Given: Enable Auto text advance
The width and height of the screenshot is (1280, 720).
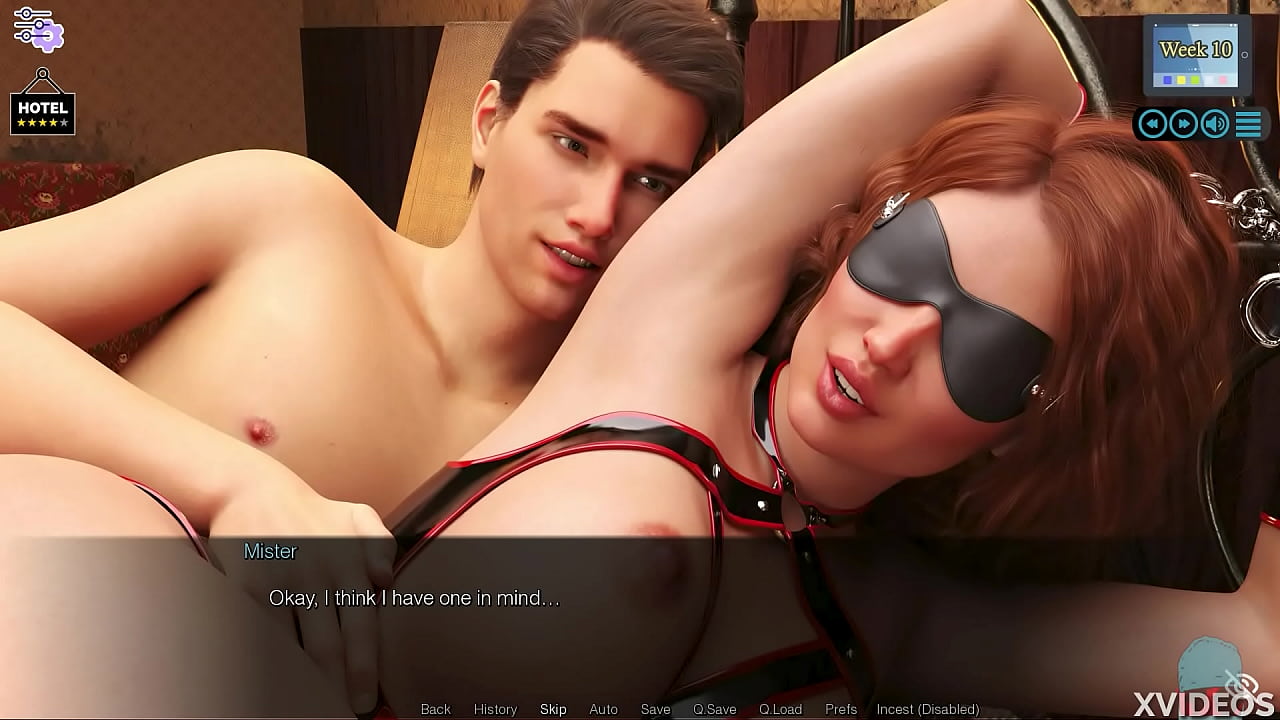Looking at the screenshot, I should click(x=604, y=709).
